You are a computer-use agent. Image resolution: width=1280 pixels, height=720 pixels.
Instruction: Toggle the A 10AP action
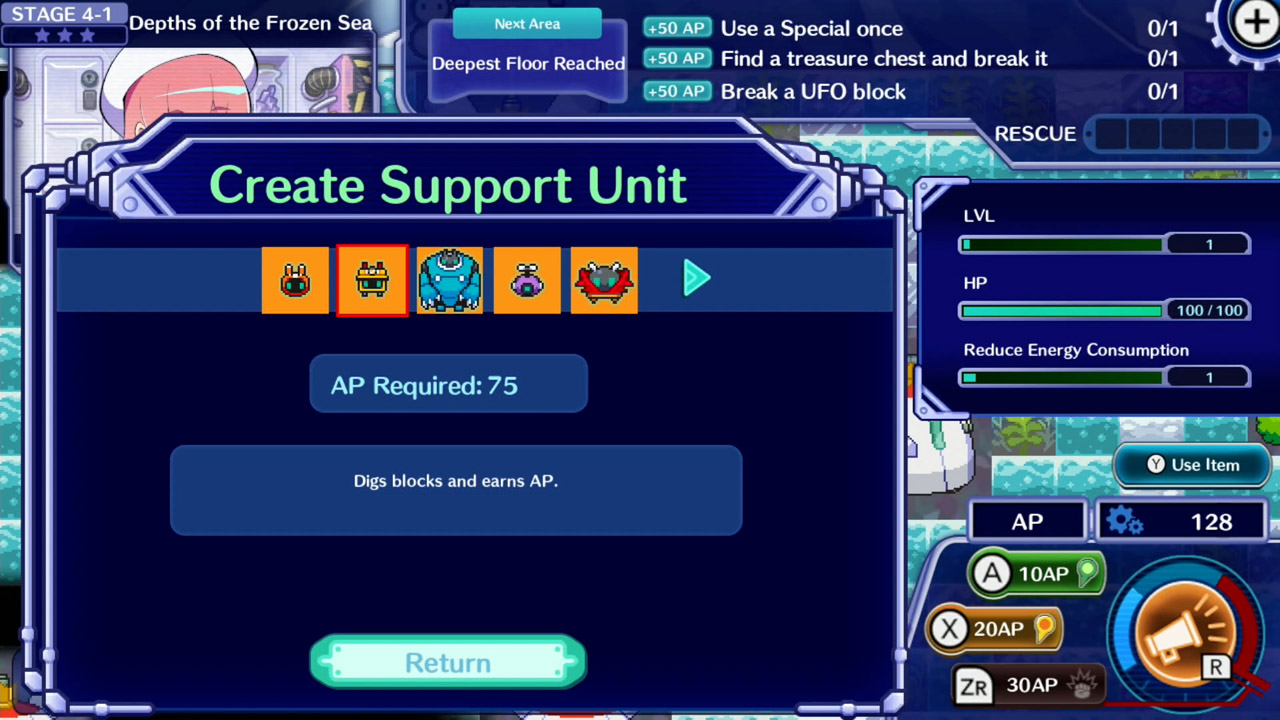point(1035,573)
